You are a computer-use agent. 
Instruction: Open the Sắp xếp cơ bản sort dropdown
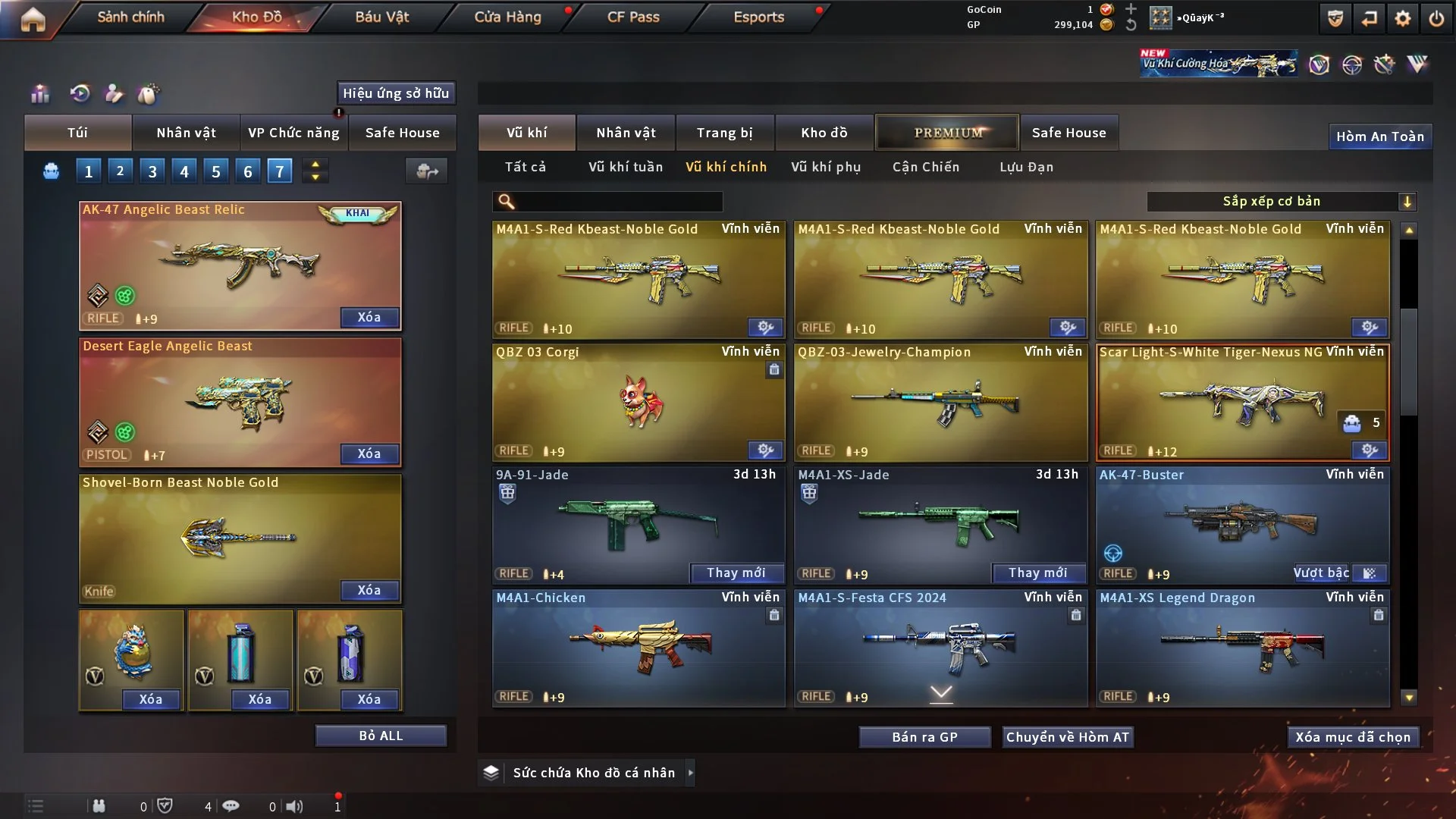tap(1281, 202)
